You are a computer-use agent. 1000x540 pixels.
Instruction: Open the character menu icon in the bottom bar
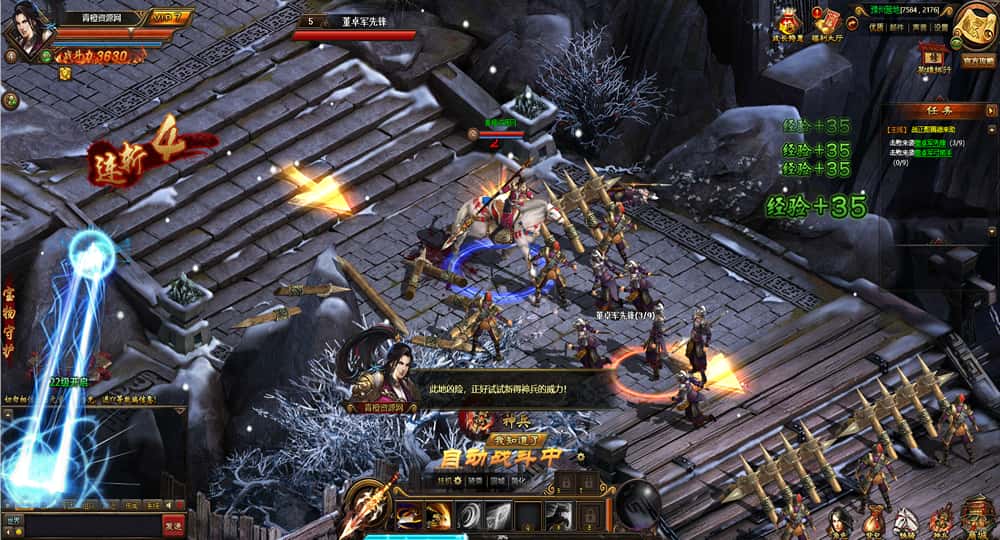pos(840,521)
